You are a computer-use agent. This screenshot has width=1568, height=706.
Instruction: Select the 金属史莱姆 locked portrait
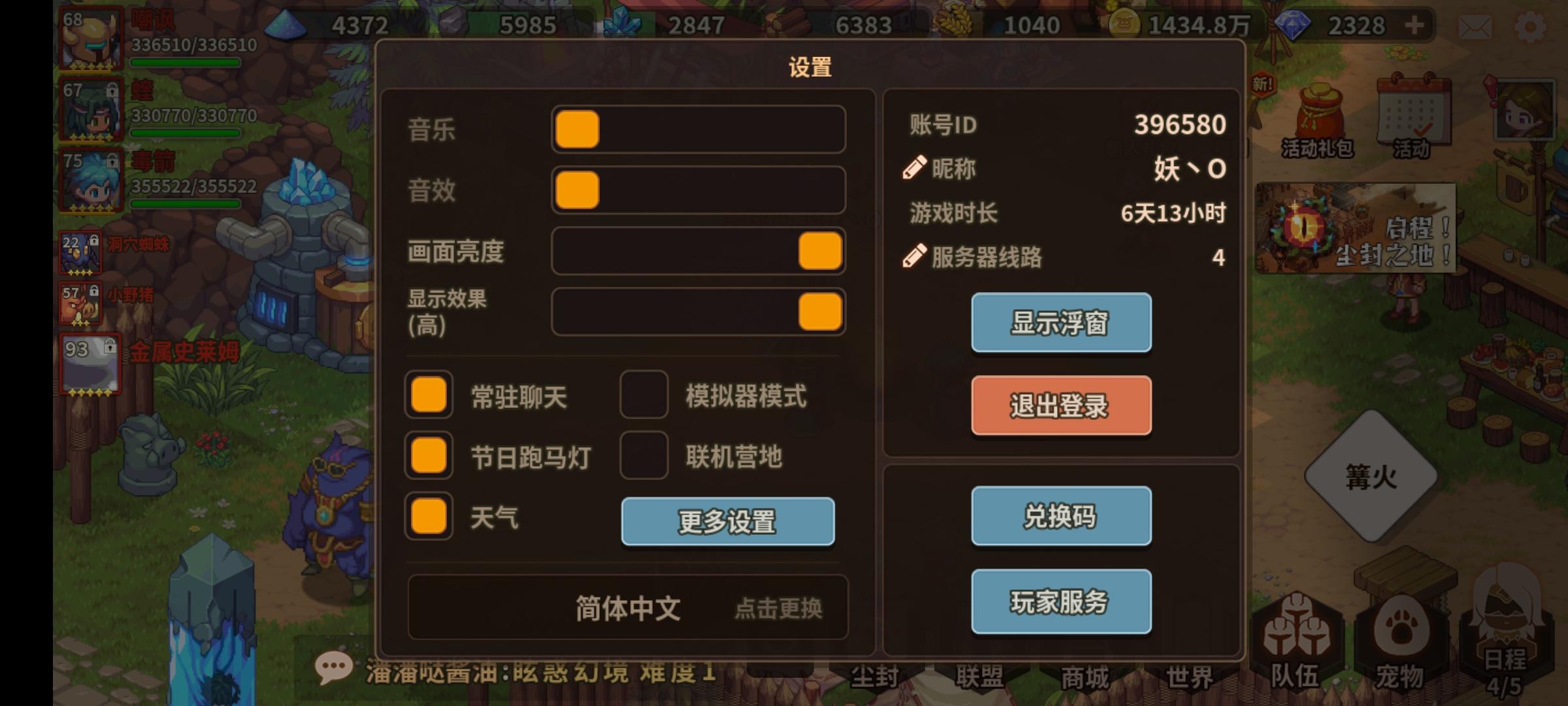tap(90, 363)
